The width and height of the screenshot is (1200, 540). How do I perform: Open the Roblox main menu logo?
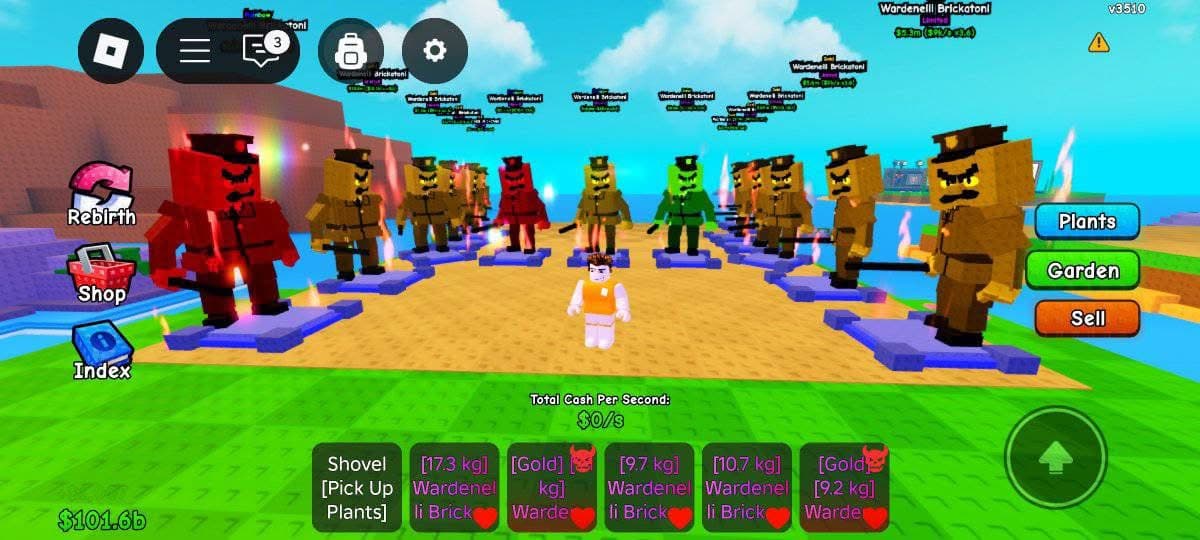click(111, 51)
